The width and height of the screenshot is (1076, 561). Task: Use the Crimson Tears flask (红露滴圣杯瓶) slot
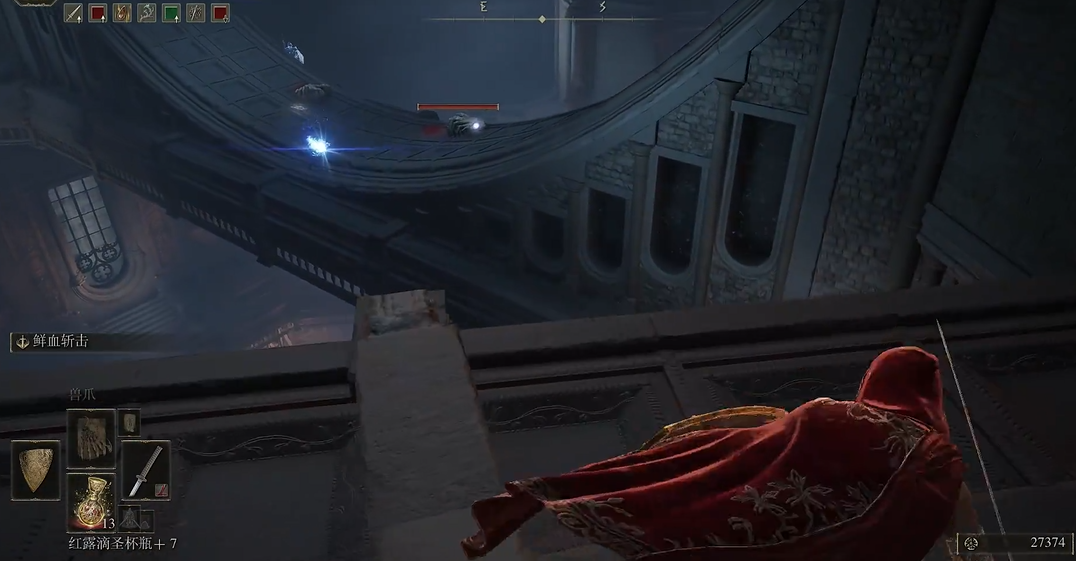pyautogui.click(x=91, y=502)
